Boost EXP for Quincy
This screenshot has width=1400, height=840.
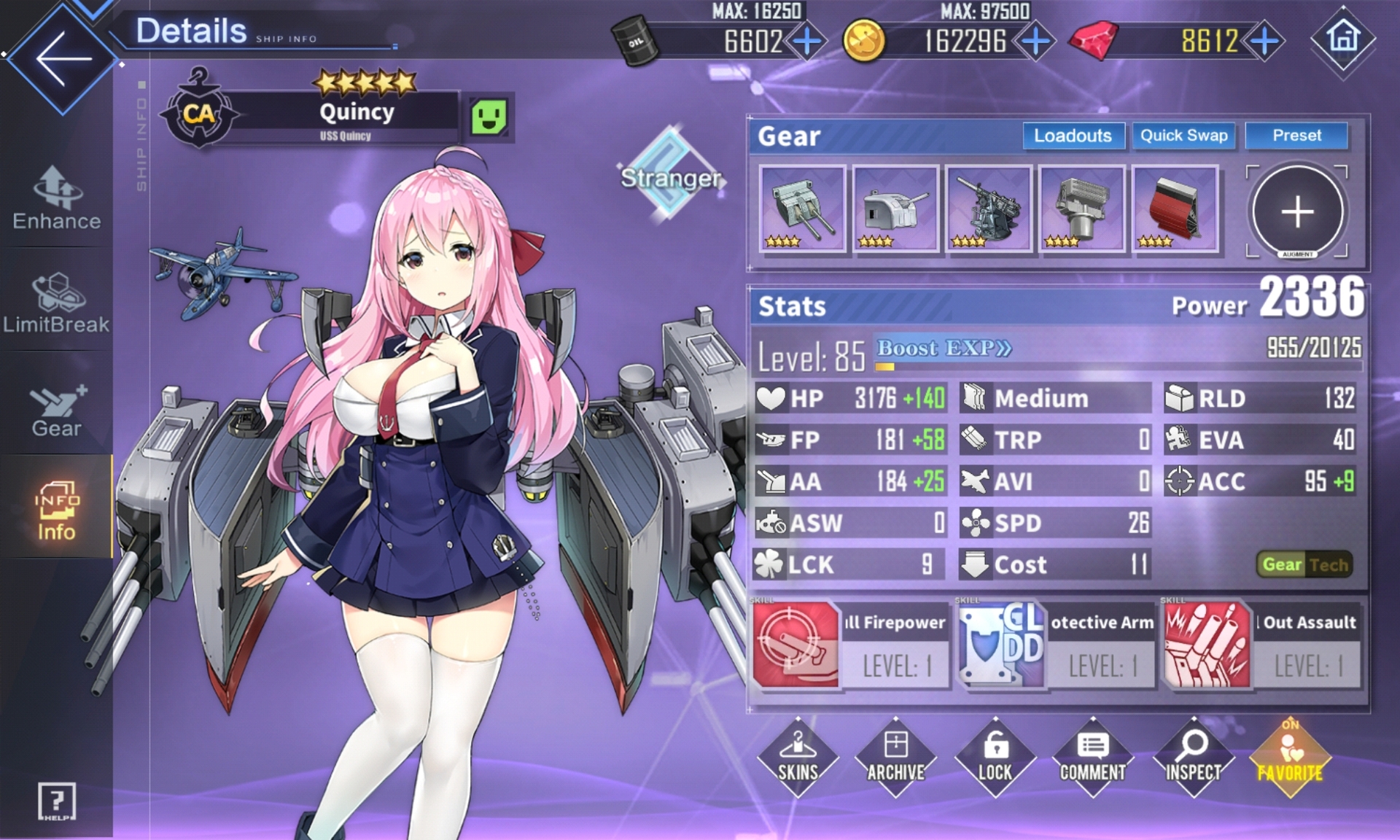pos(944,349)
